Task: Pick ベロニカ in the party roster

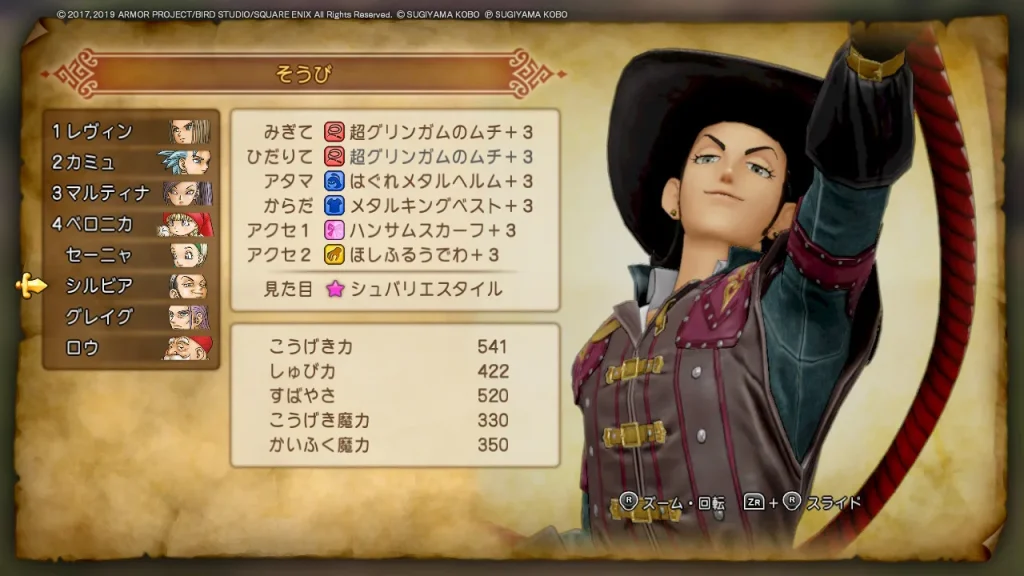Action: pyautogui.click(x=130, y=224)
